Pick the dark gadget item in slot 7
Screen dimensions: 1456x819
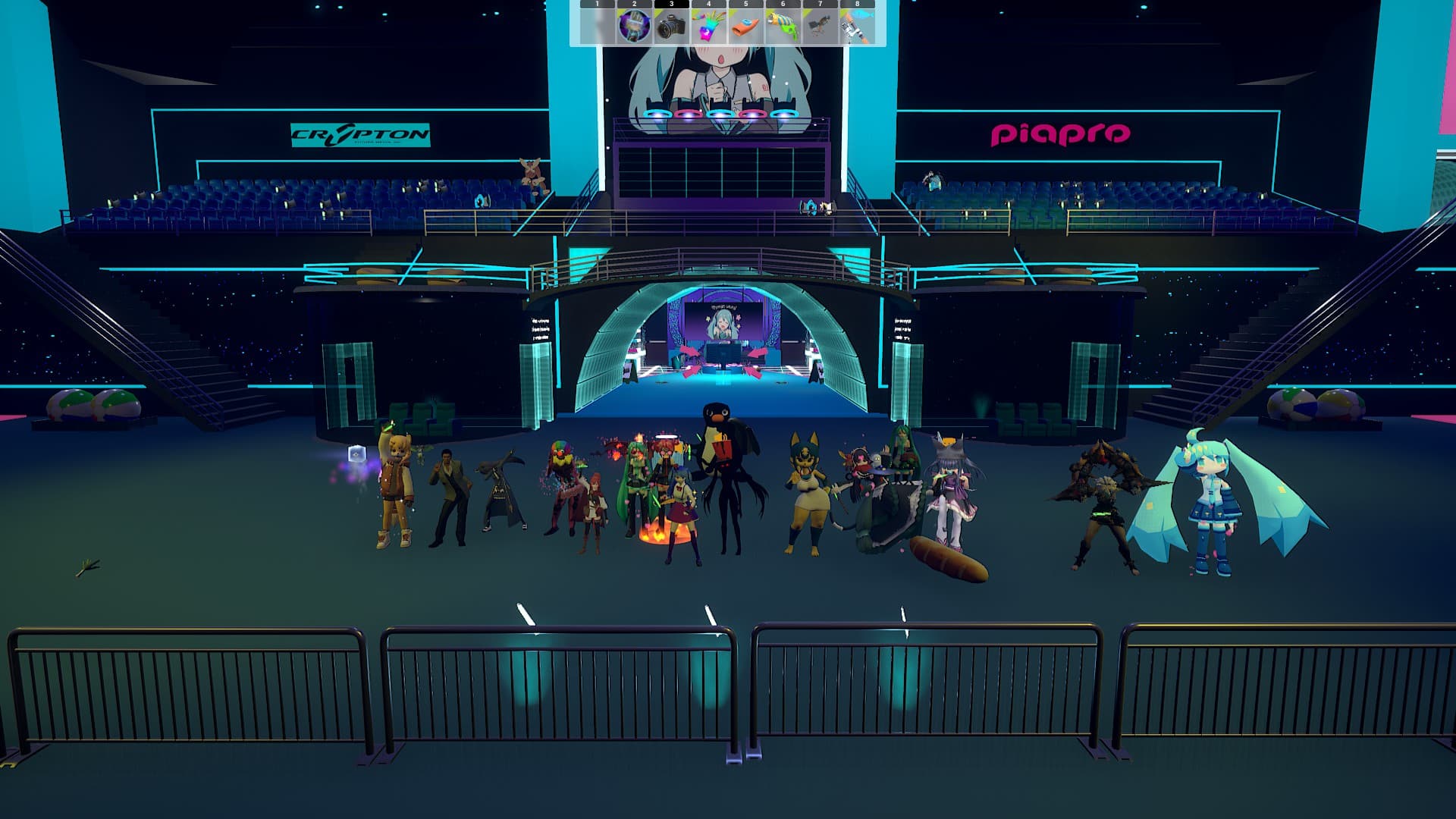(820, 27)
